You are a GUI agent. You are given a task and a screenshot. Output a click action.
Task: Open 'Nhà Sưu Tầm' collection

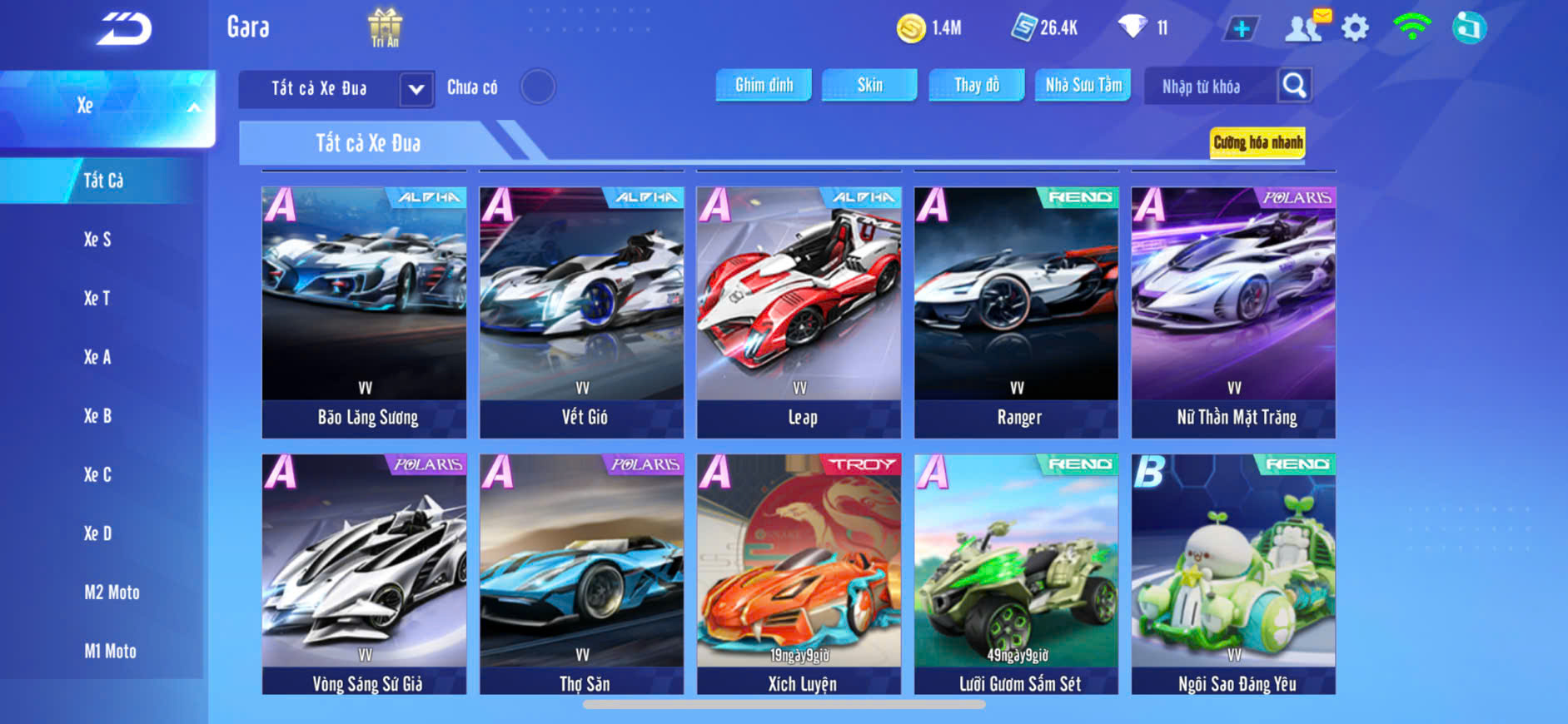pyautogui.click(x=1083, y=85)
